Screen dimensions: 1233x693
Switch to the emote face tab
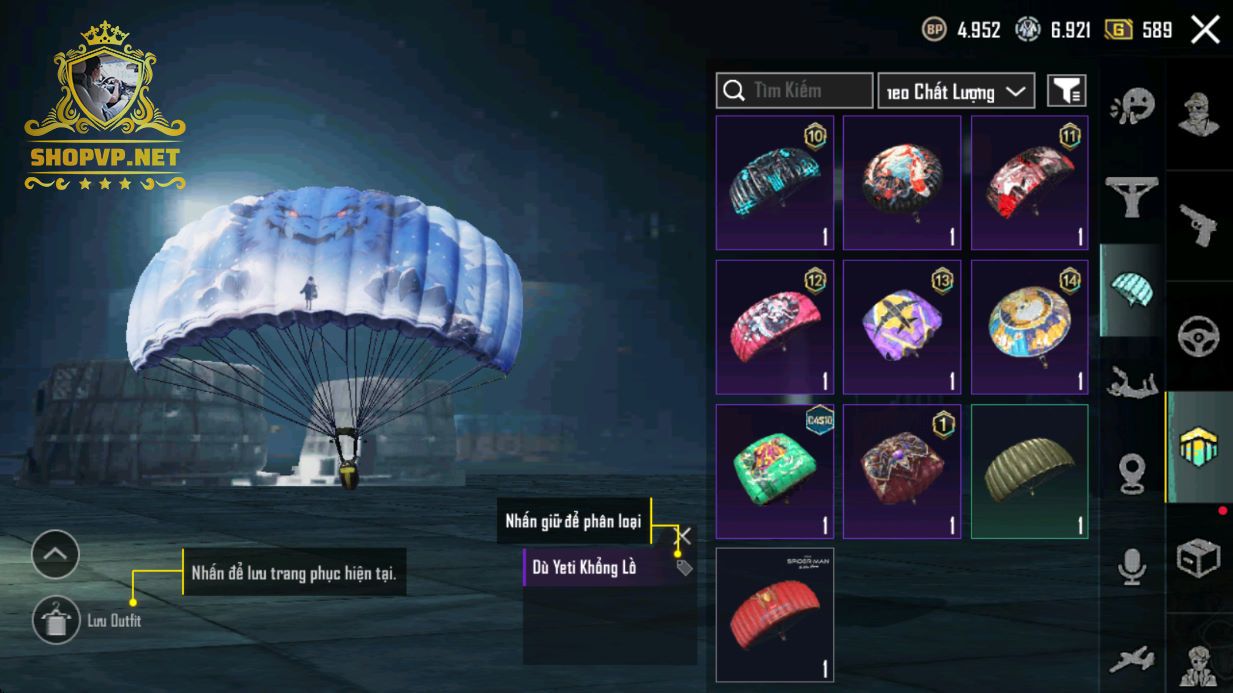(x=1132, y=104)
